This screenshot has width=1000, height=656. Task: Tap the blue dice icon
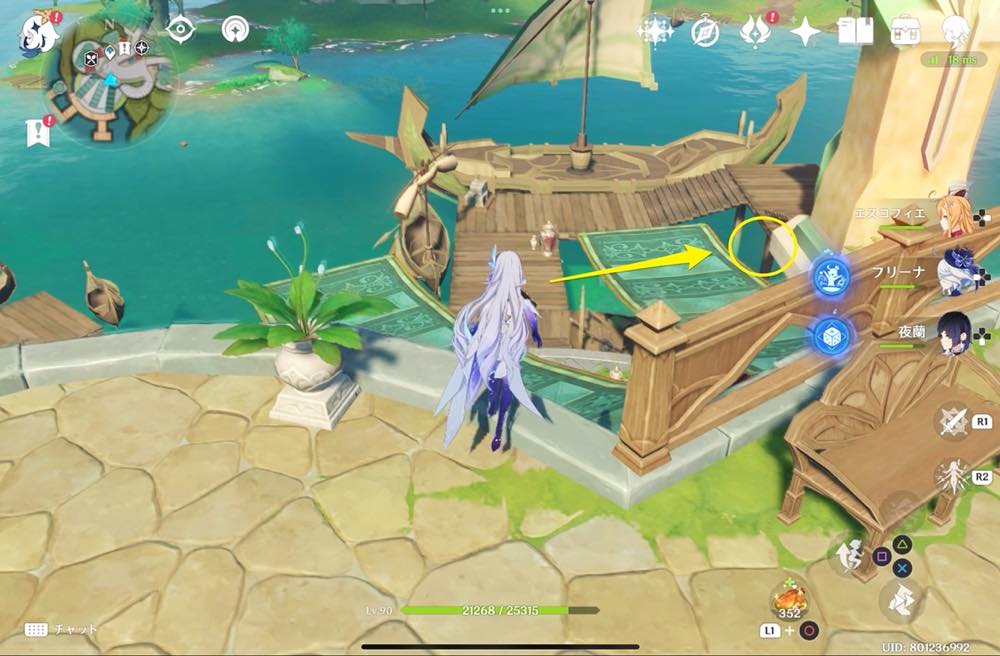pos(830,334)
